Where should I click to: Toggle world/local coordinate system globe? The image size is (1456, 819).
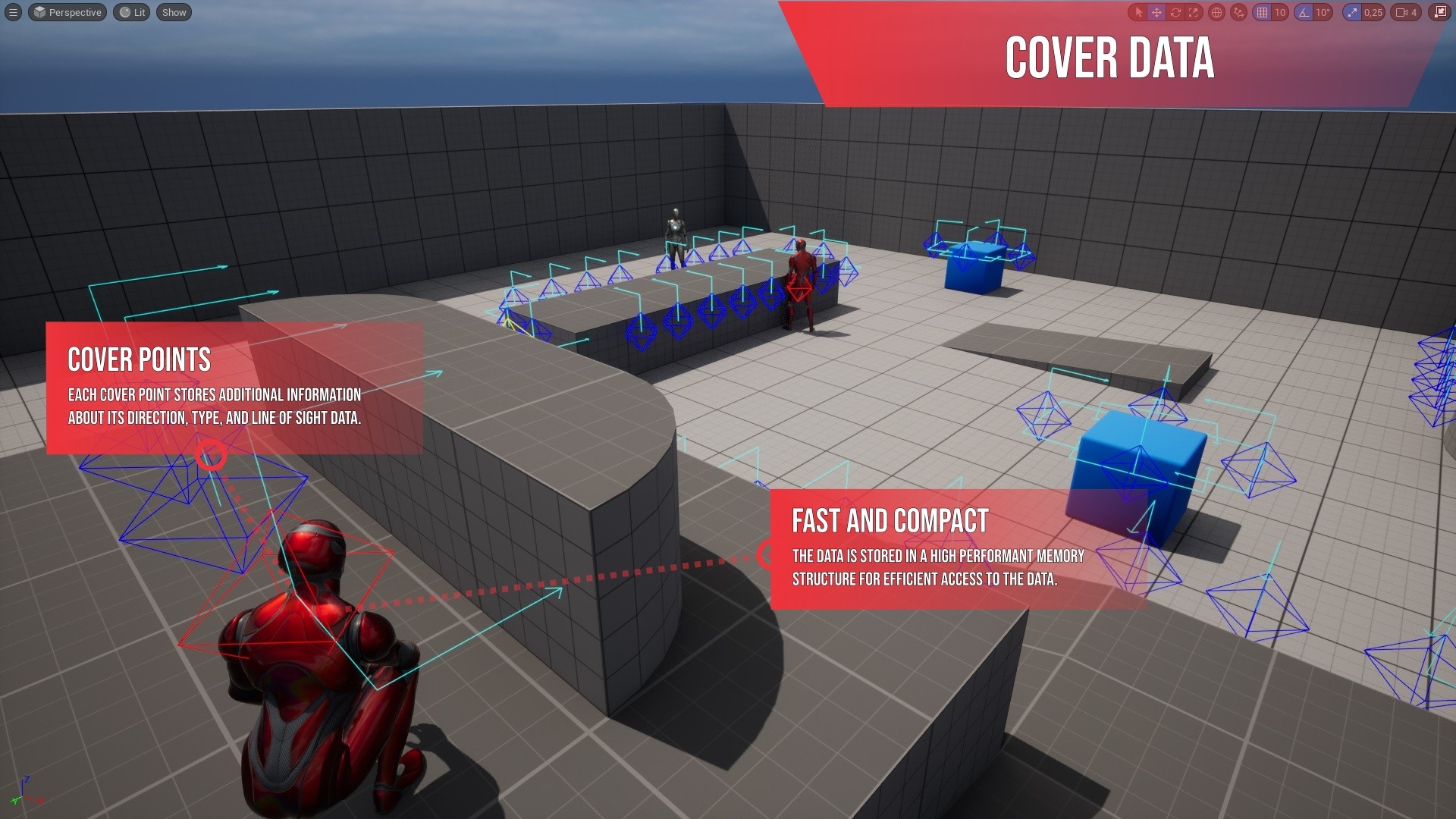pyautogui.click(x=1217, y=12)
